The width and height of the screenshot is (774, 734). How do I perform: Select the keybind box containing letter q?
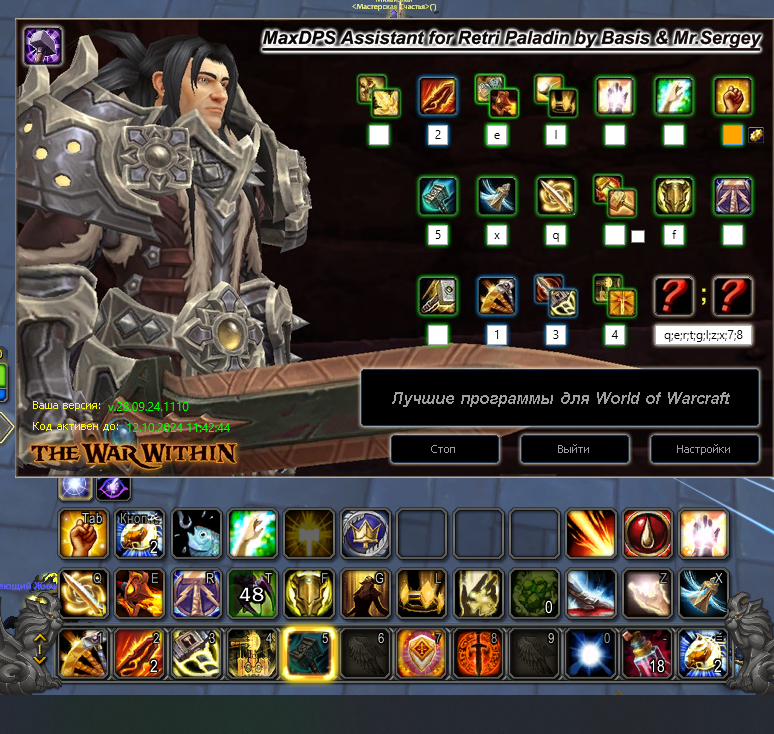click(557, 235)
